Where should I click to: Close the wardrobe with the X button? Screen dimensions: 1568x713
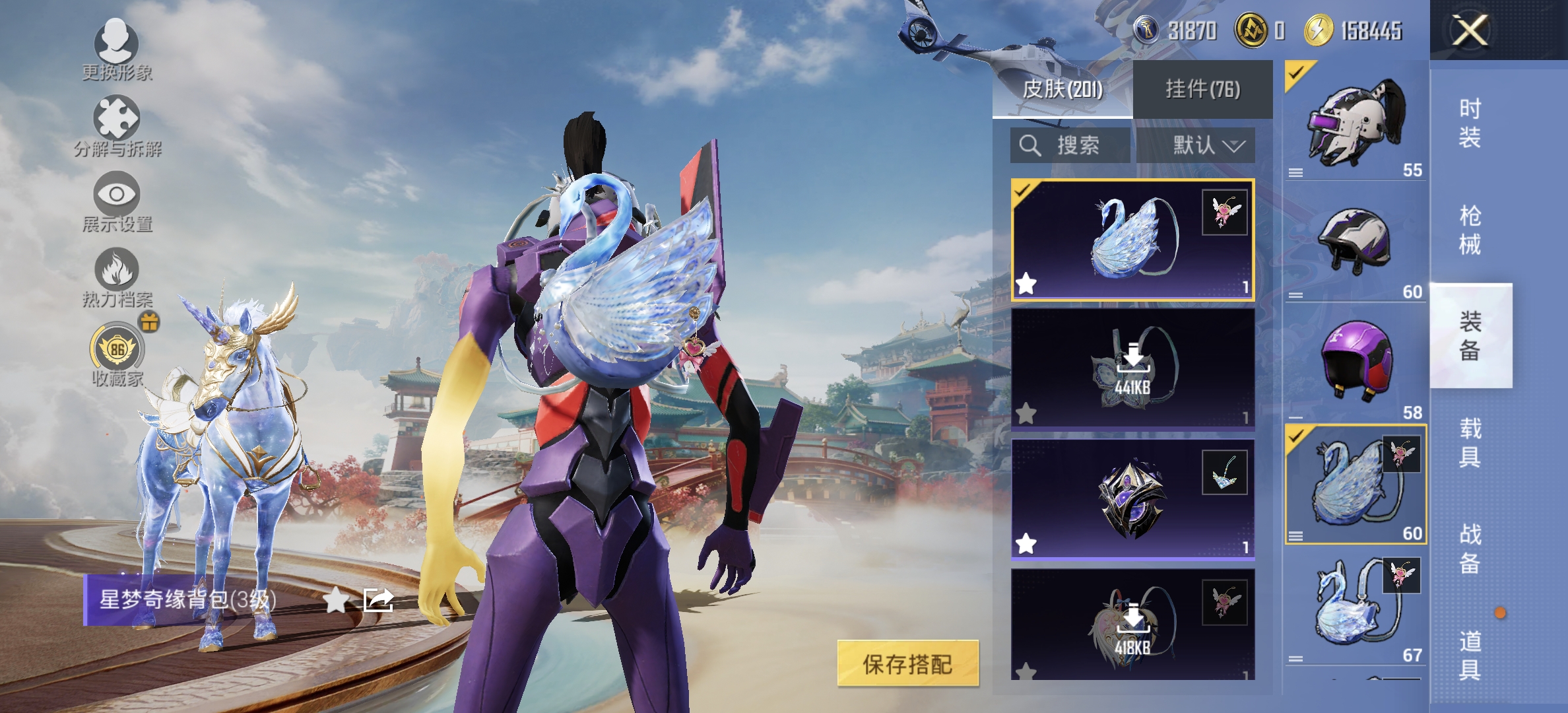[1470, 30]
